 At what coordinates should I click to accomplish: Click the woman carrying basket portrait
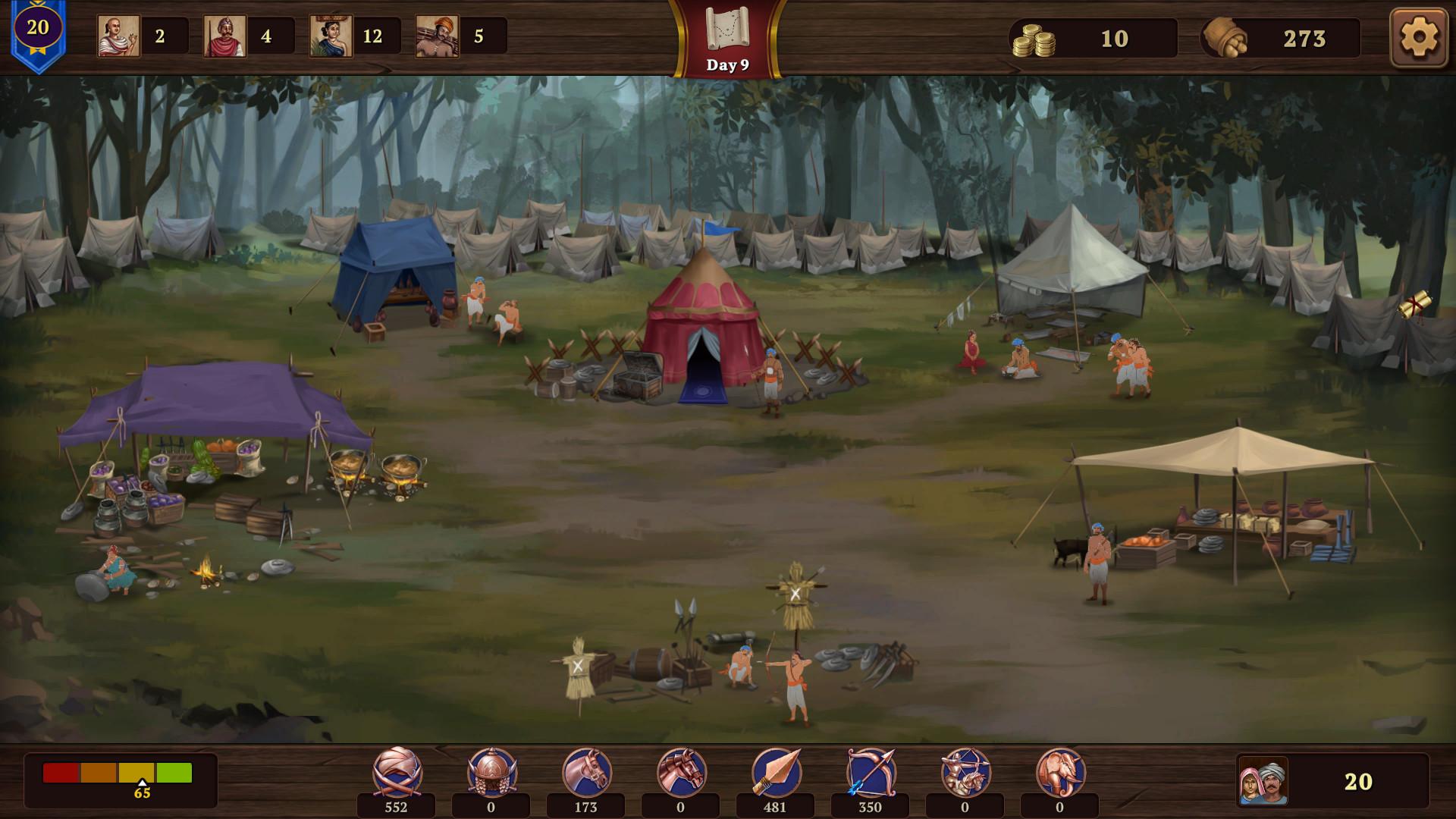pyautogui.click(x=331, y=36)
